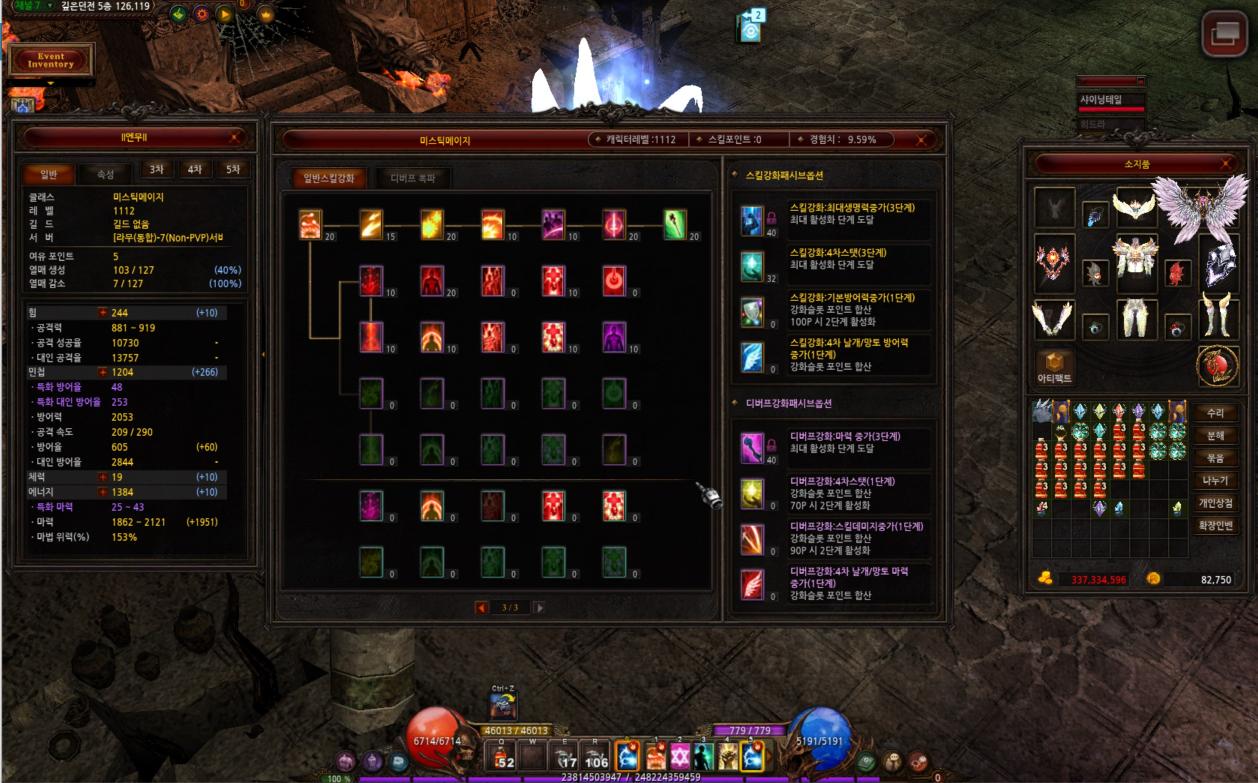Go to previous skill tree page
Viewport: 1258px width, 783px height.
pyautogui.click(x=482, y=607)
